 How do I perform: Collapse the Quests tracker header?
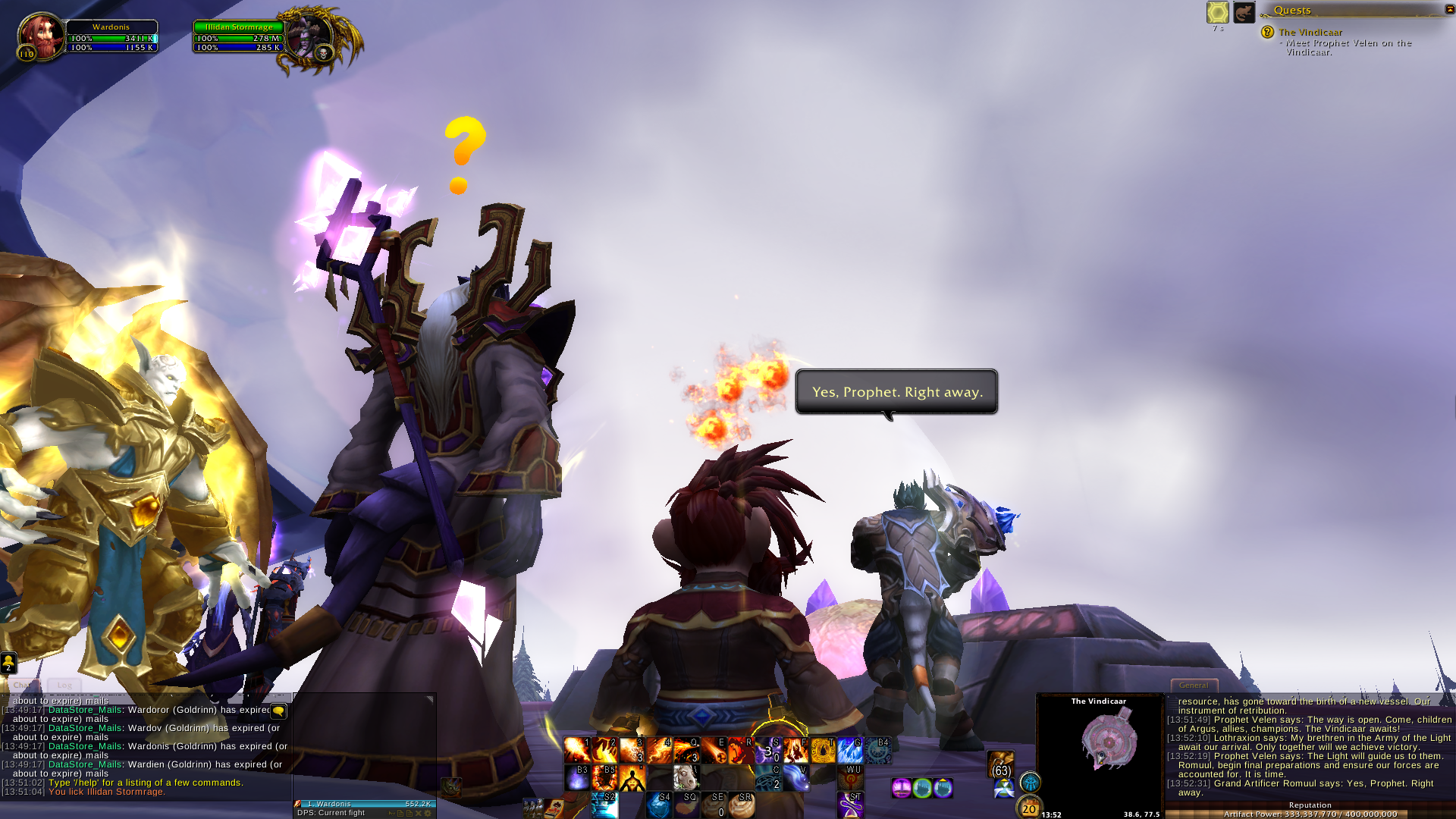tap(1450, 9)
